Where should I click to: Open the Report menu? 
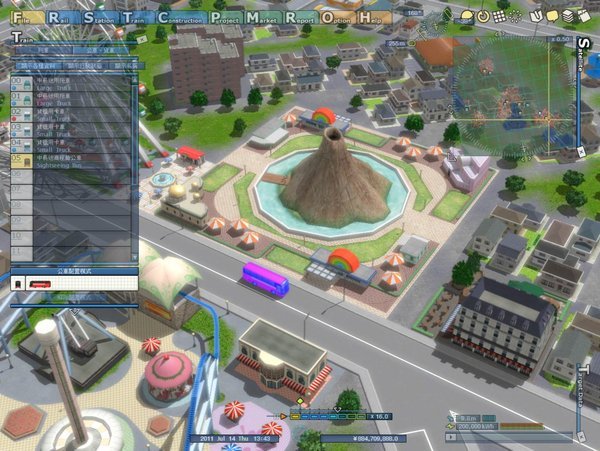point(305,18)
